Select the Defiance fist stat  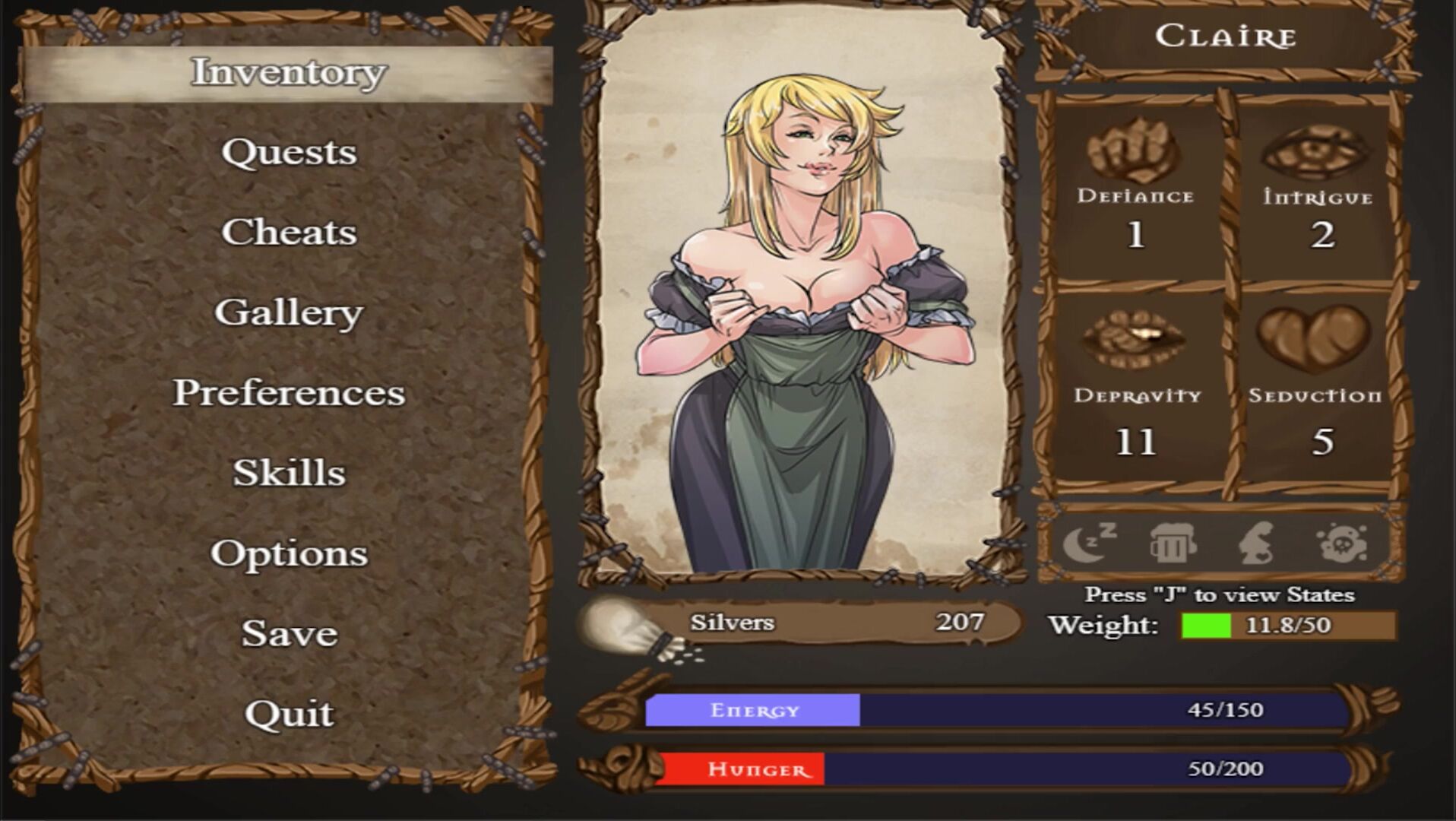tap(1135, 151)
